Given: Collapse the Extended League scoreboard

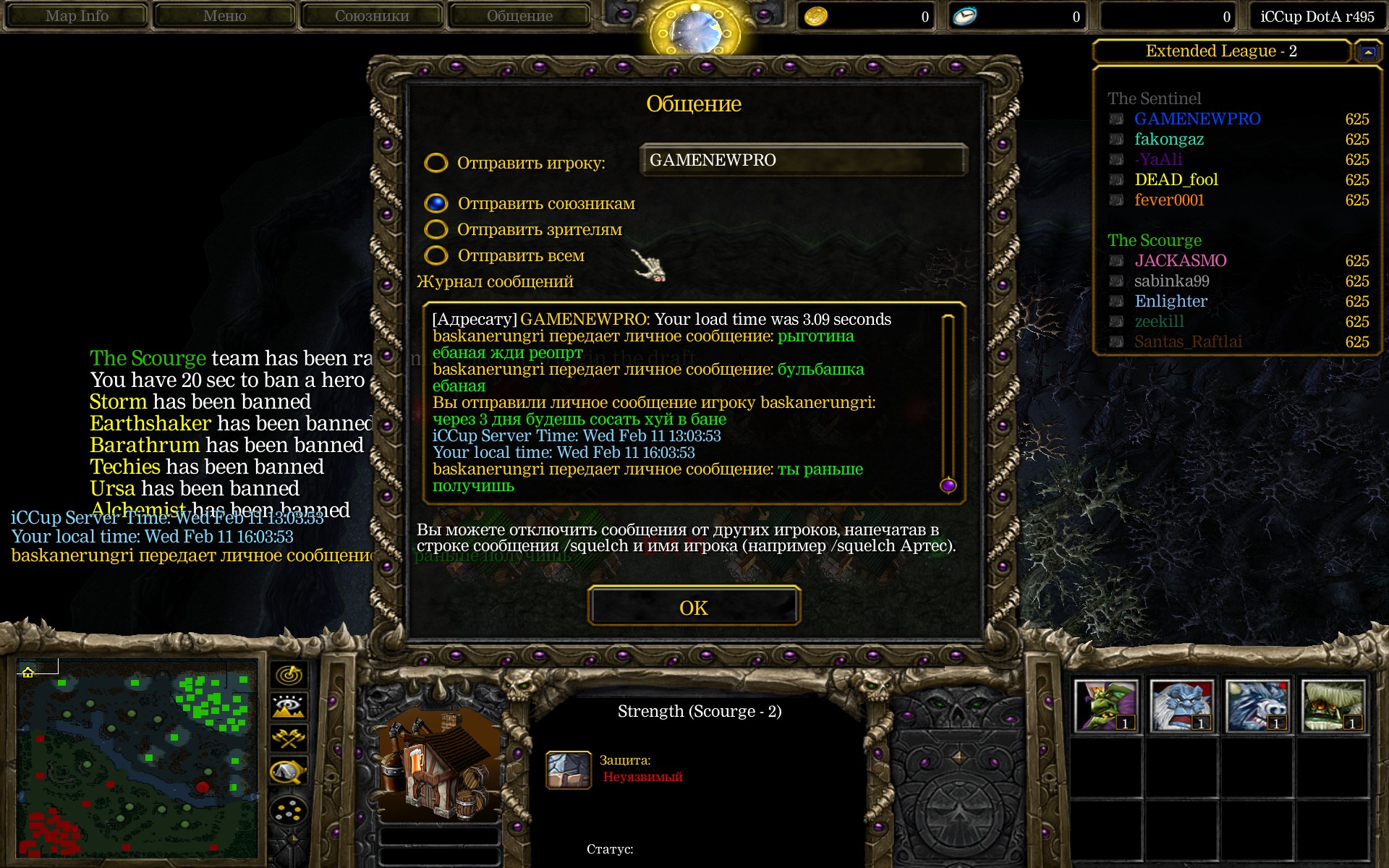Looking at the screenshot, I should pyautogui.click(x=1368, y=51).
